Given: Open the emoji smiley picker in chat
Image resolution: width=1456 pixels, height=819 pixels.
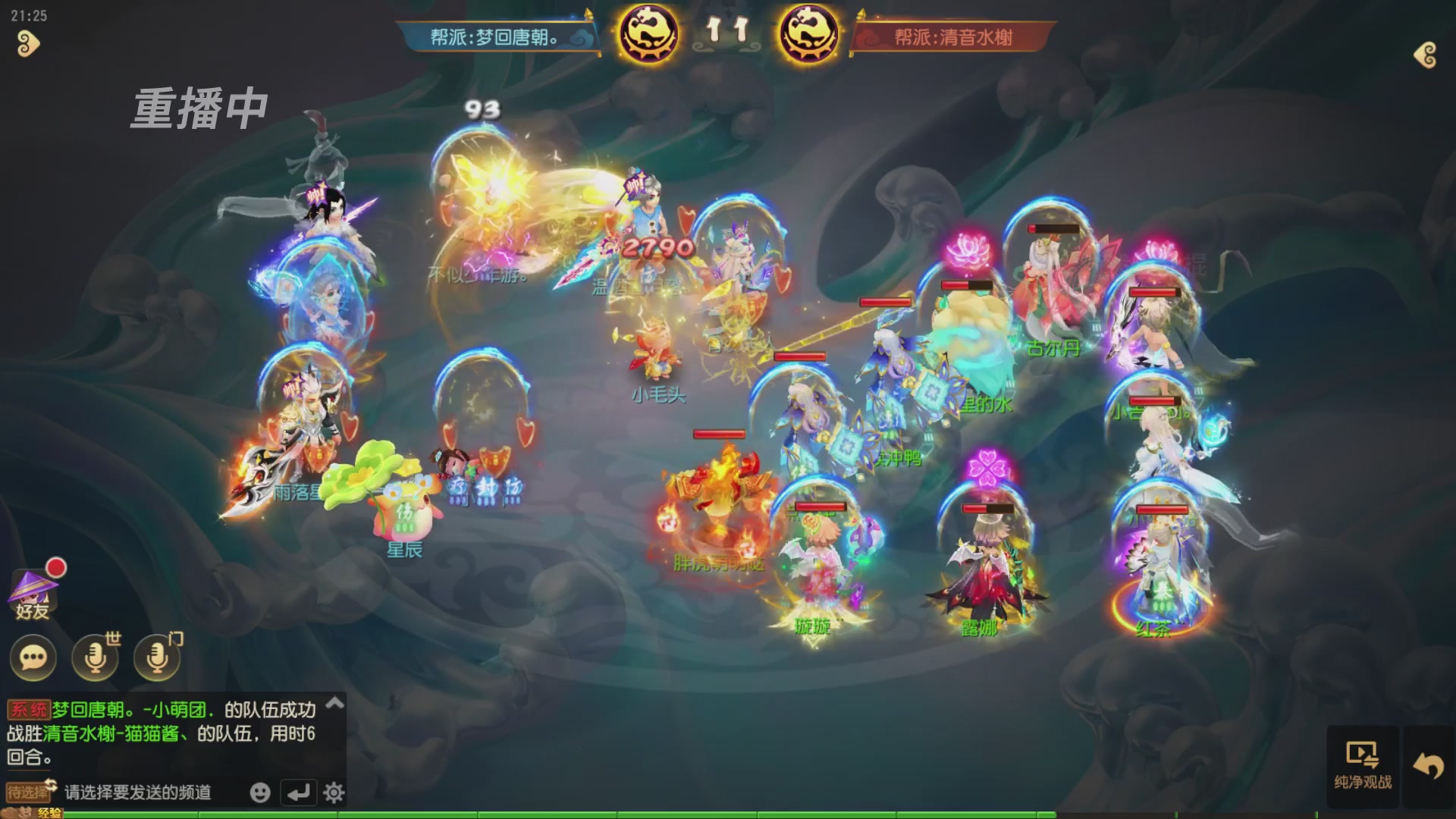Looking at the screenshot, I should [259, 791].
